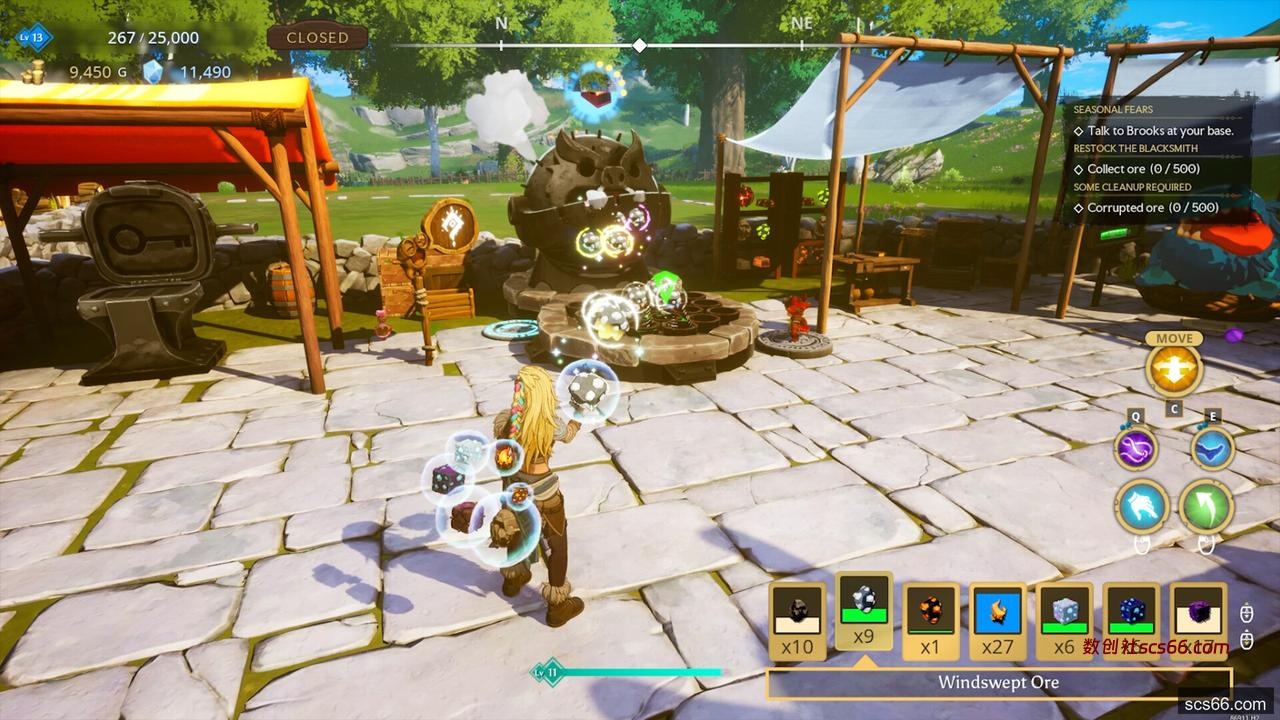Toggle the shop's Closed sign
This screenshot has width=1280, height=720.
pyautogui.click(x=317, y=38)
